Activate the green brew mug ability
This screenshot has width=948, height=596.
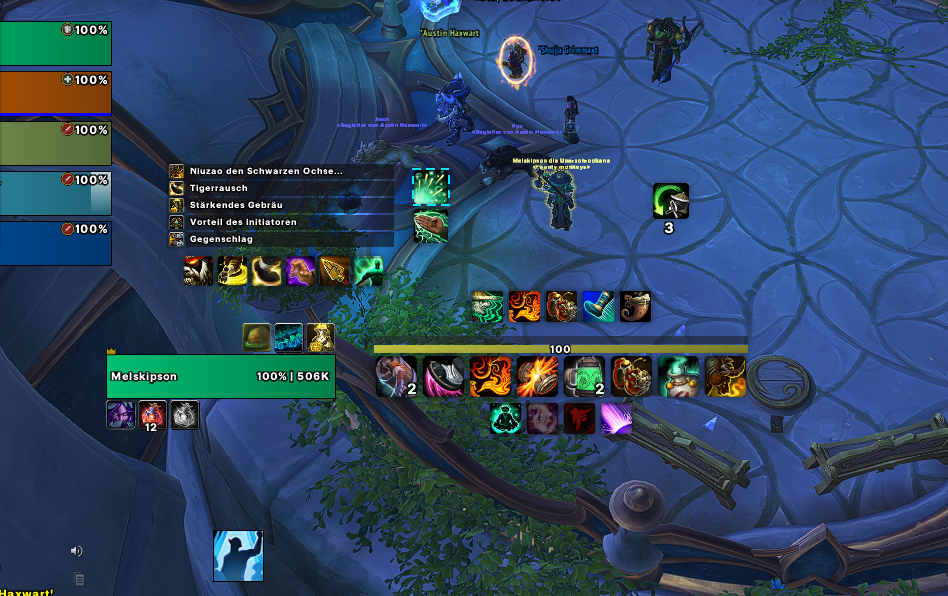tap(584, 376)
